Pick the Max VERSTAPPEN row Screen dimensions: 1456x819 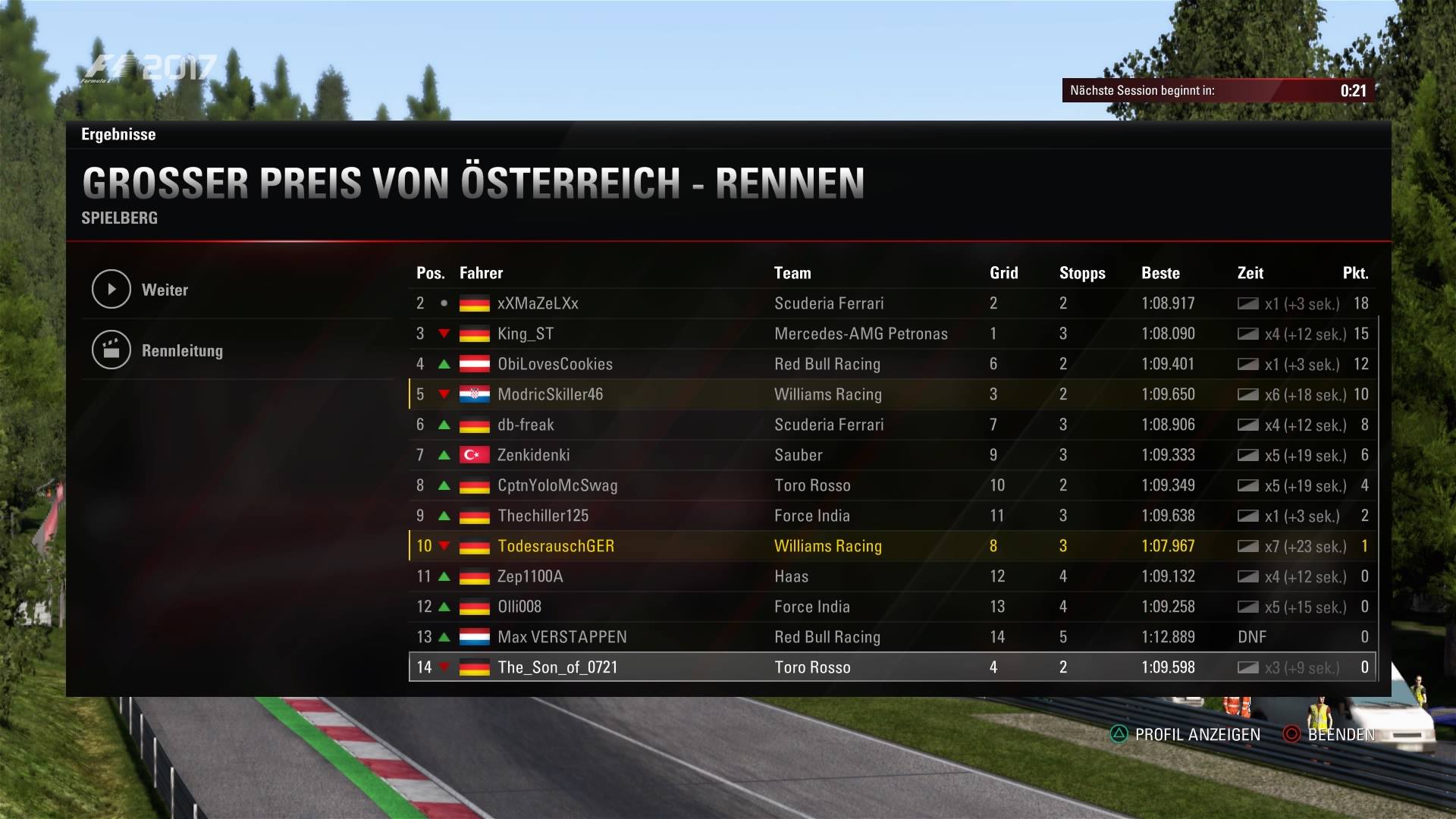562,637
